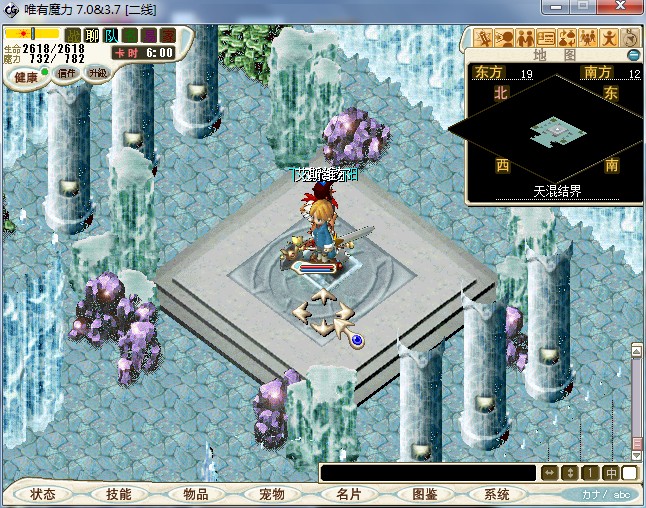The width and height of the screenshot is (646, 508).
Task: Open the 物品 items menu
Action: point(195,494)
